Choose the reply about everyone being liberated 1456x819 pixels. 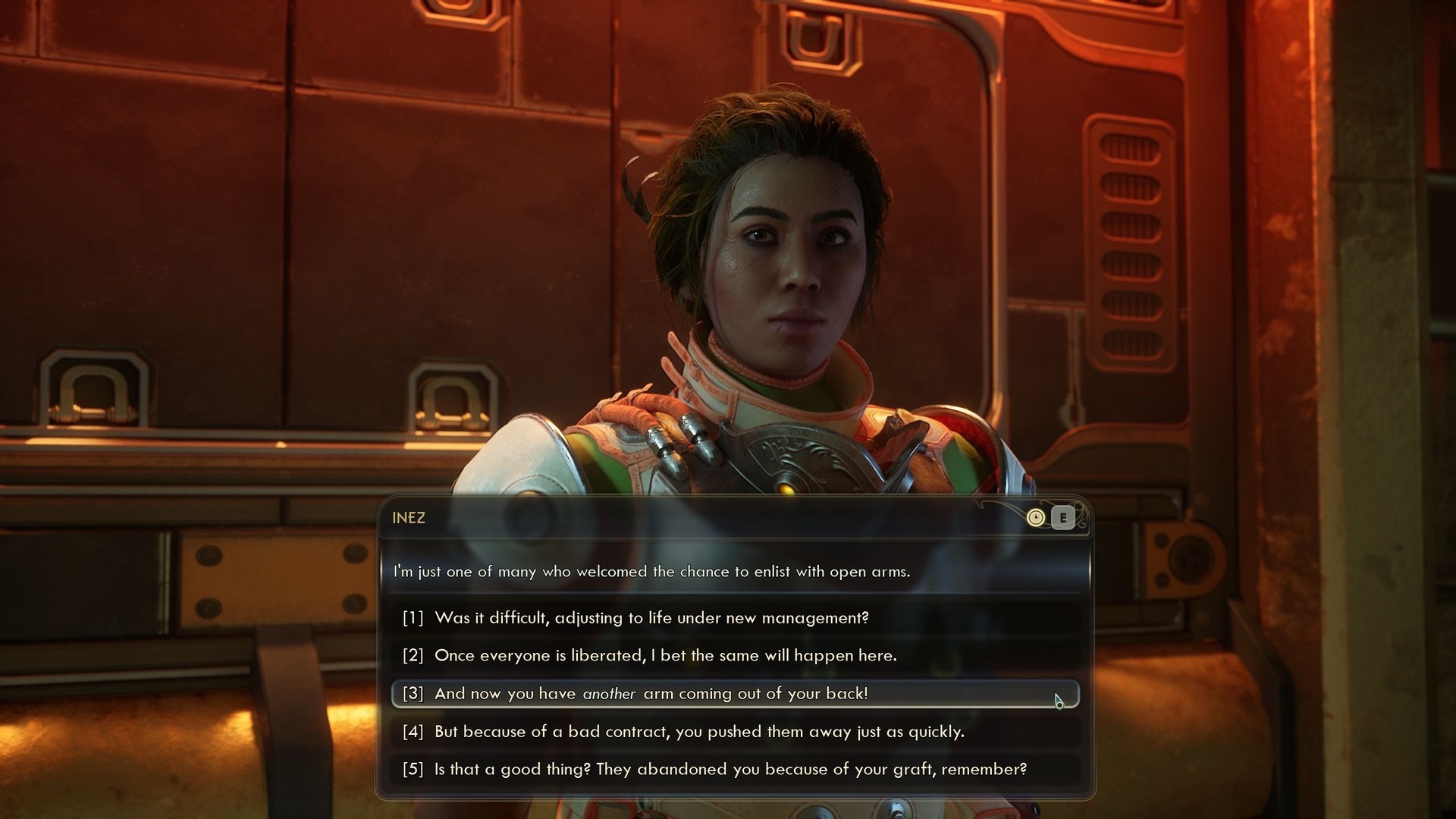pos(665,656)
